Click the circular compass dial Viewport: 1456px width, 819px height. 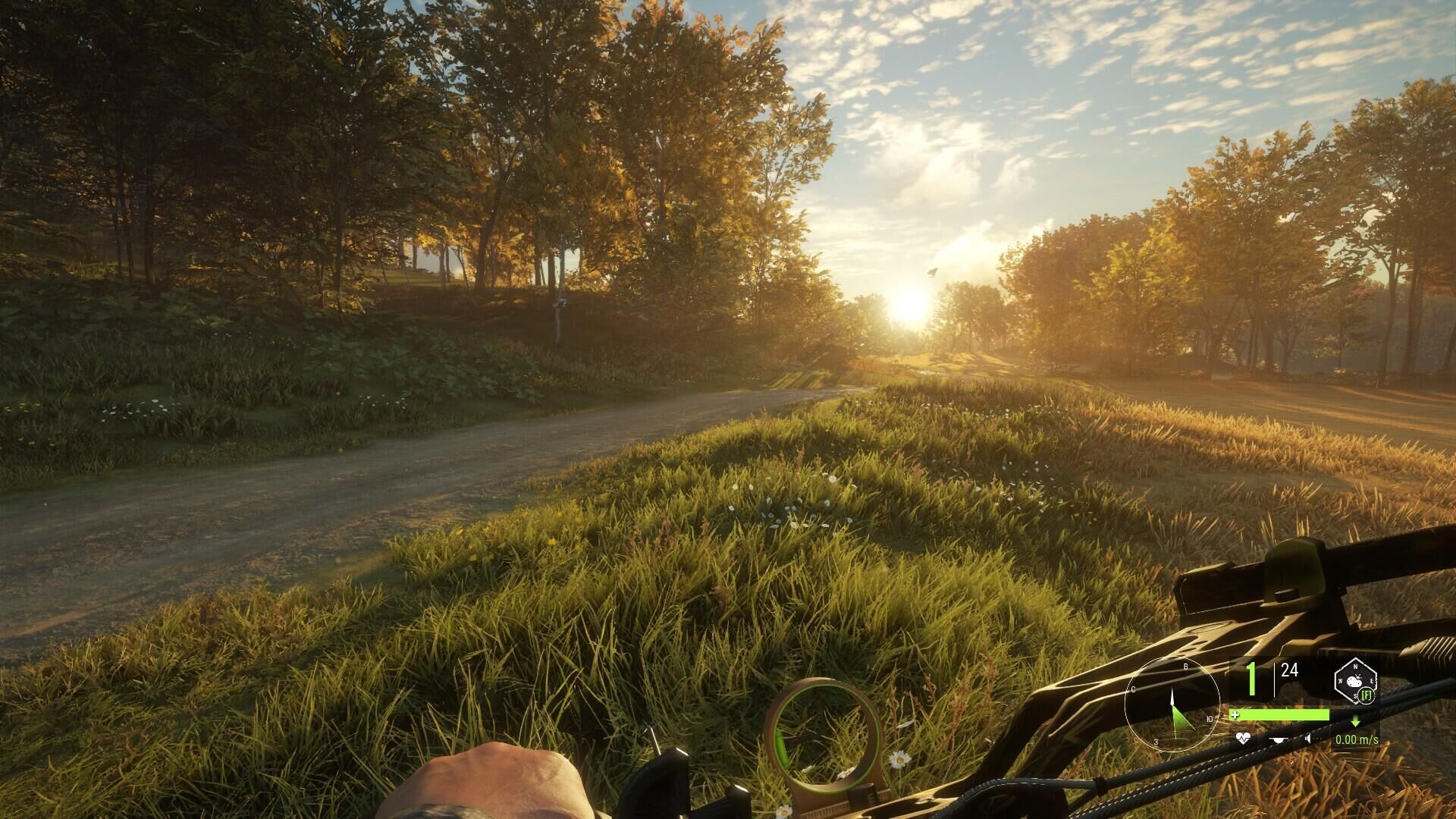[1172, 704]
